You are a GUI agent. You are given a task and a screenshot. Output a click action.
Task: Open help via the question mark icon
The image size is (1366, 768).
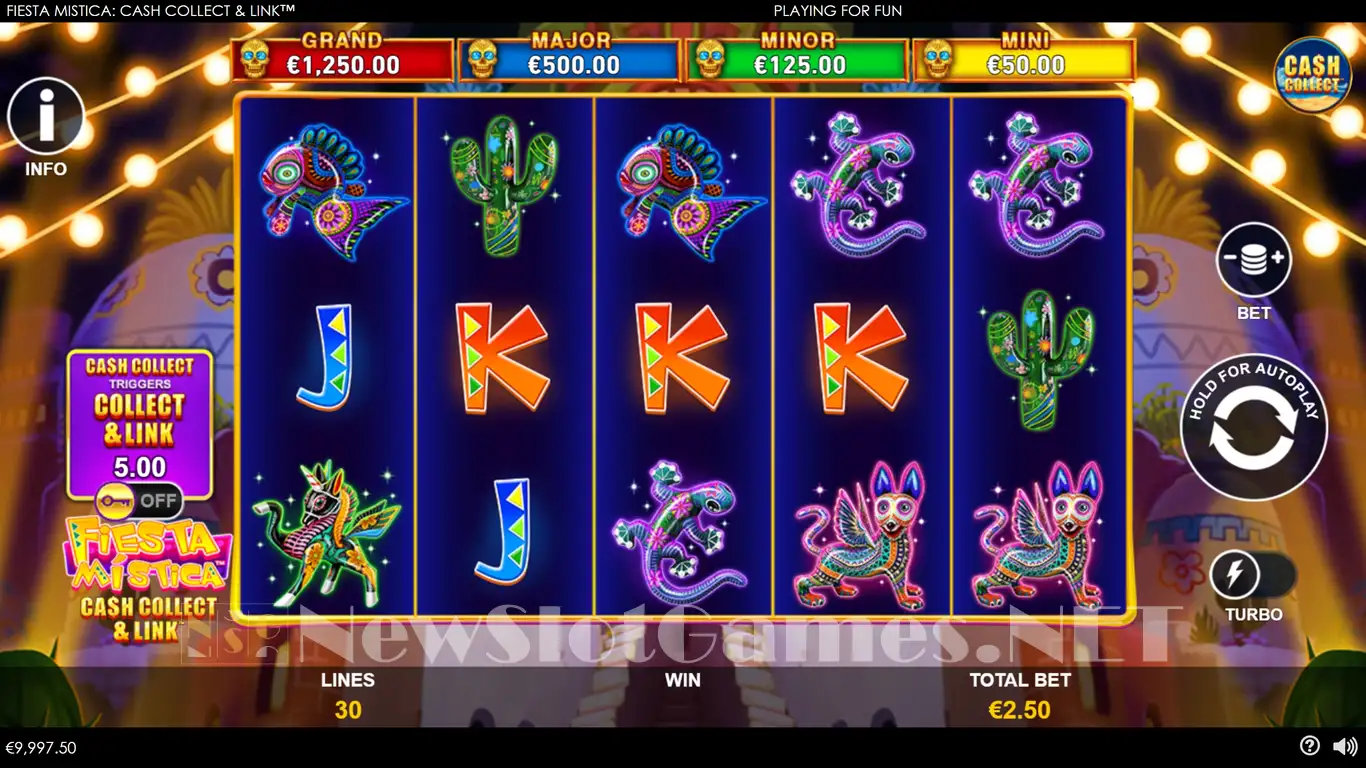(1309, 746)
